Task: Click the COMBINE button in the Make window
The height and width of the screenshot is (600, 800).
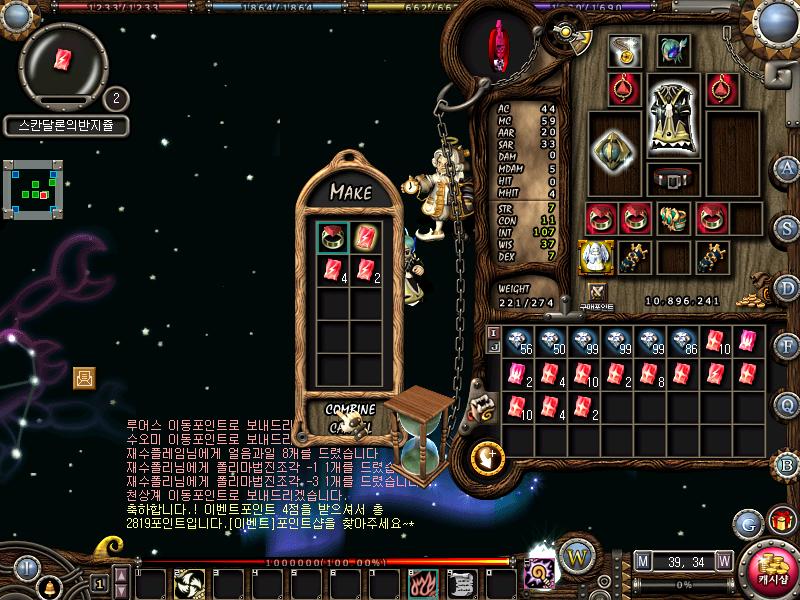Action: (350, 409)
